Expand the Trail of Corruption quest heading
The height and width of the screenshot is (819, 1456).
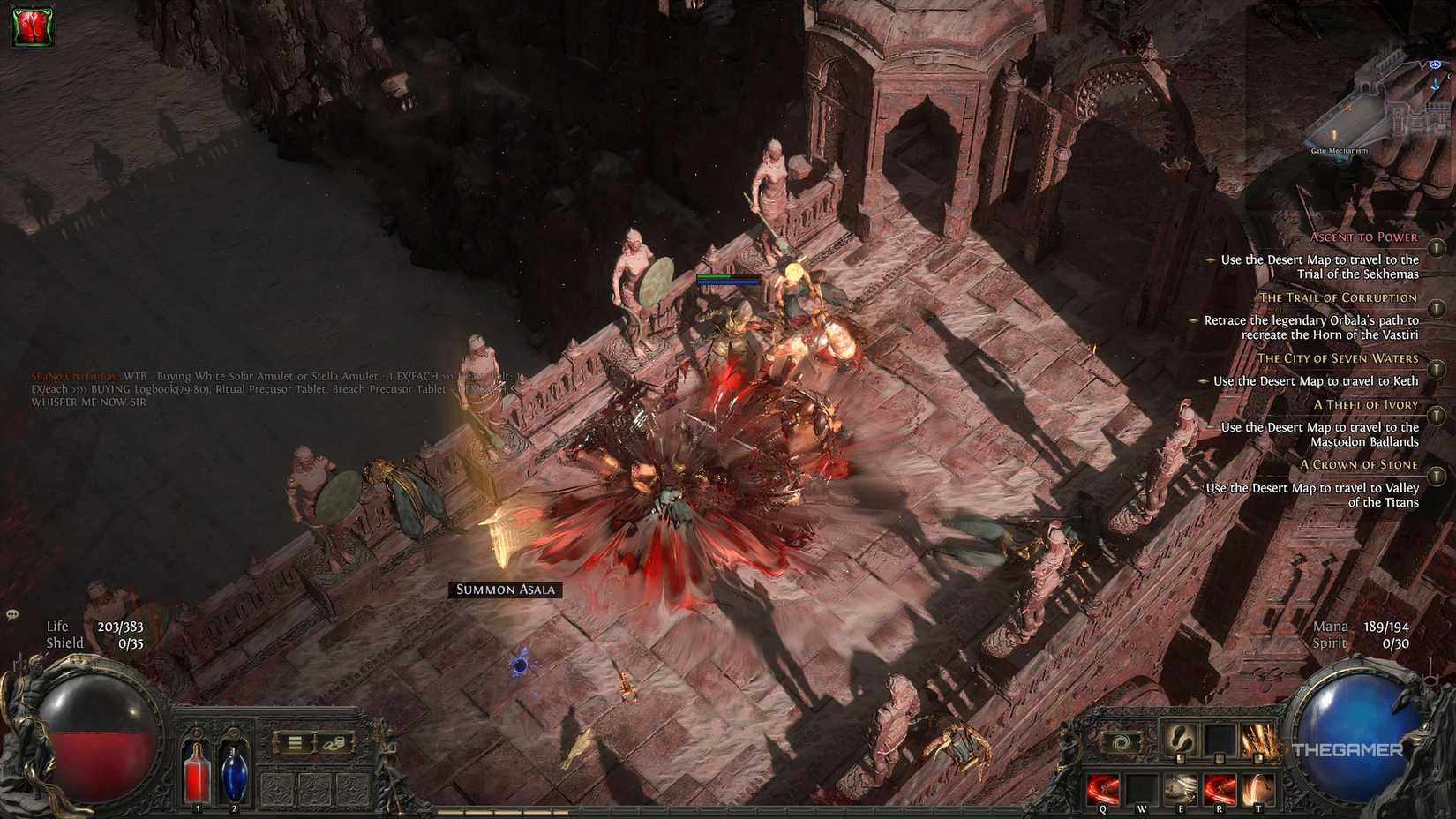[1435, 306]
